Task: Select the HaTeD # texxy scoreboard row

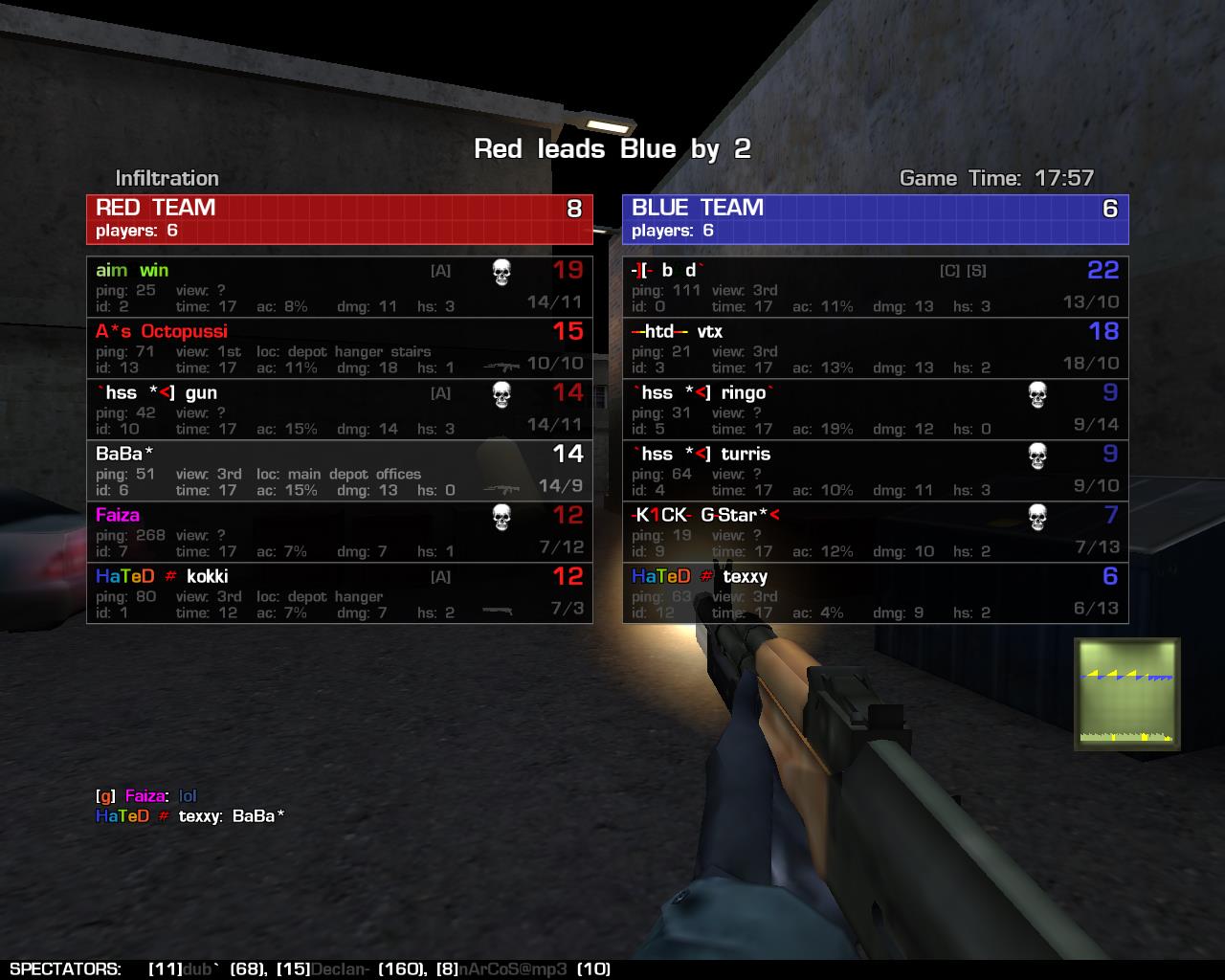Action: tap(875, 593)
